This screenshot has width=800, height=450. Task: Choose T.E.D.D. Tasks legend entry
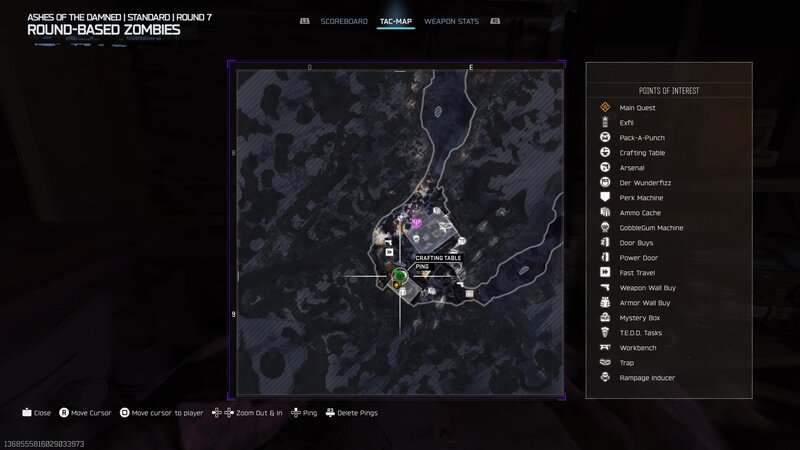(x=642, y=333)
